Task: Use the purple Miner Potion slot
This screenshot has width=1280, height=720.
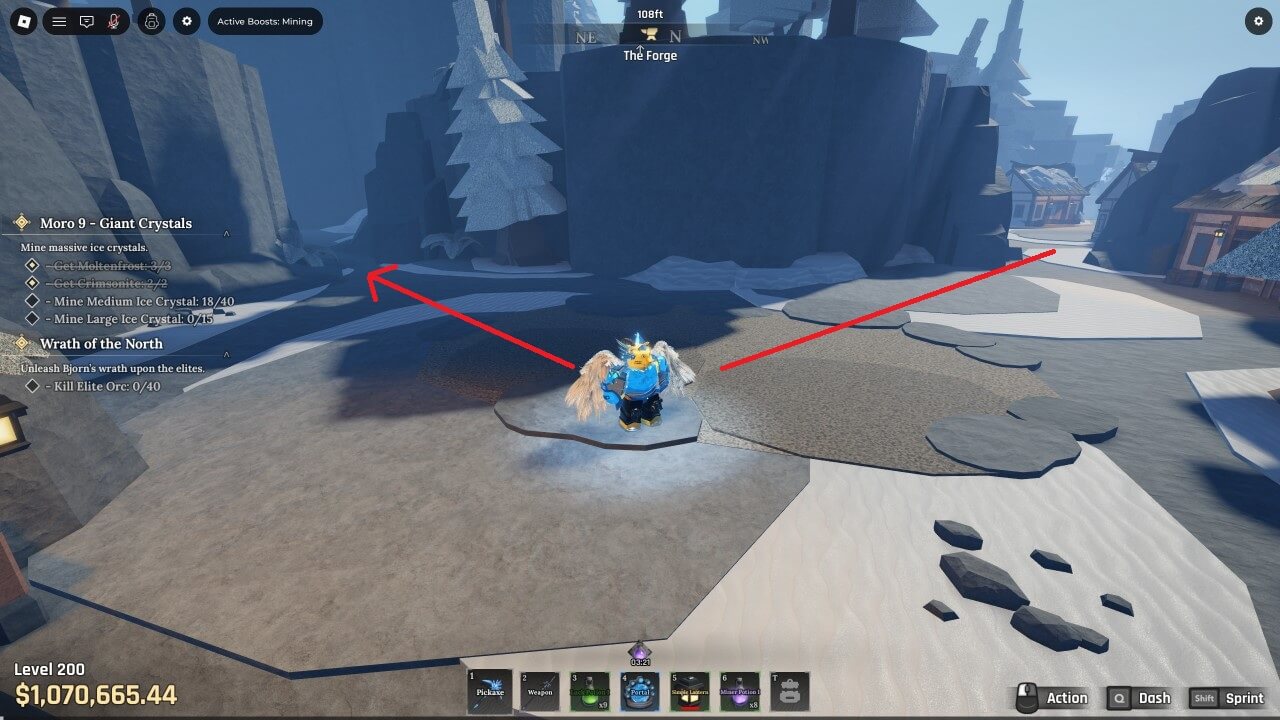Action: pyautogui.click(x=740, y=691)
